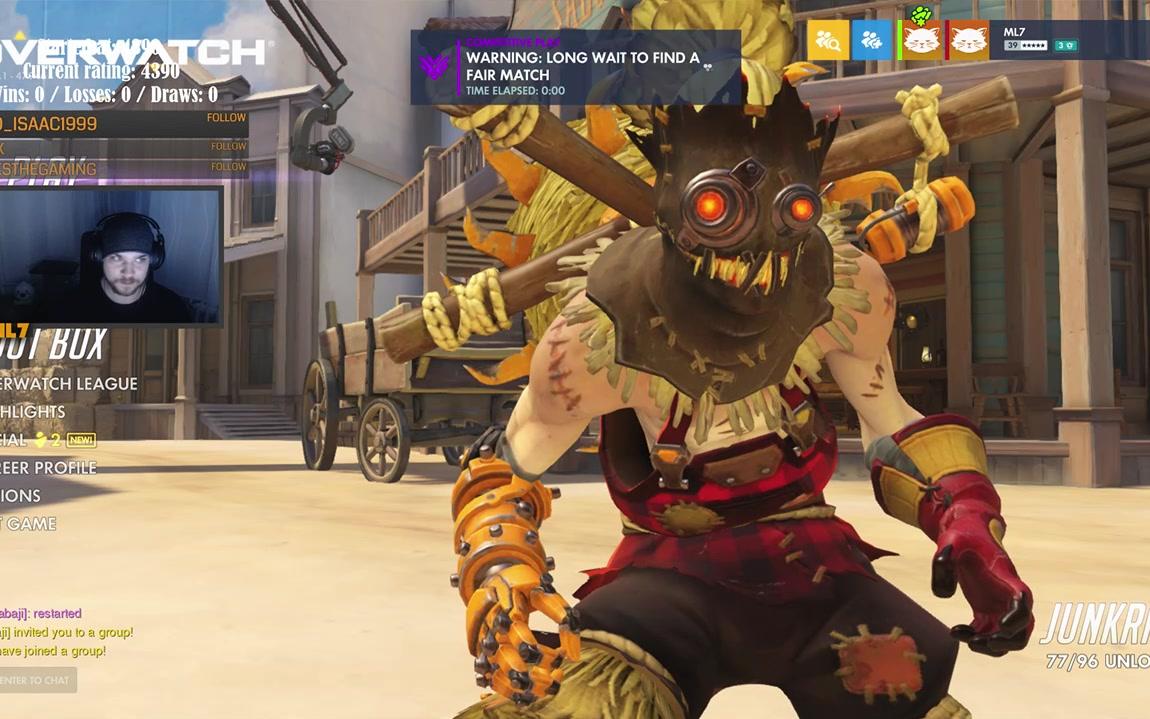
Task: Open the Overwatch League menu entry
Action: pos(70,384)
